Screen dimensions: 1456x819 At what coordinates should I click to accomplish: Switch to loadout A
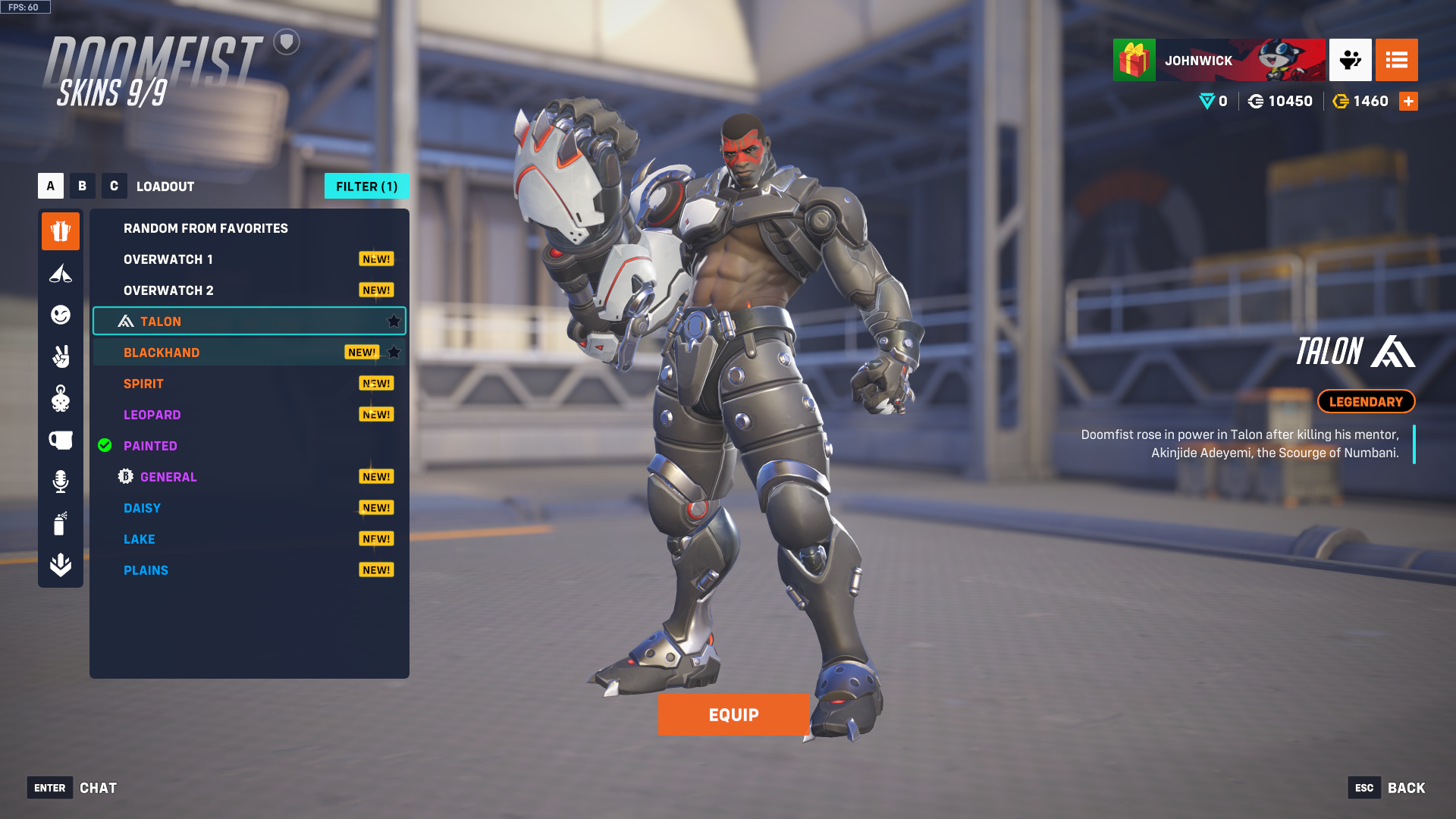(x=51, y=186)
